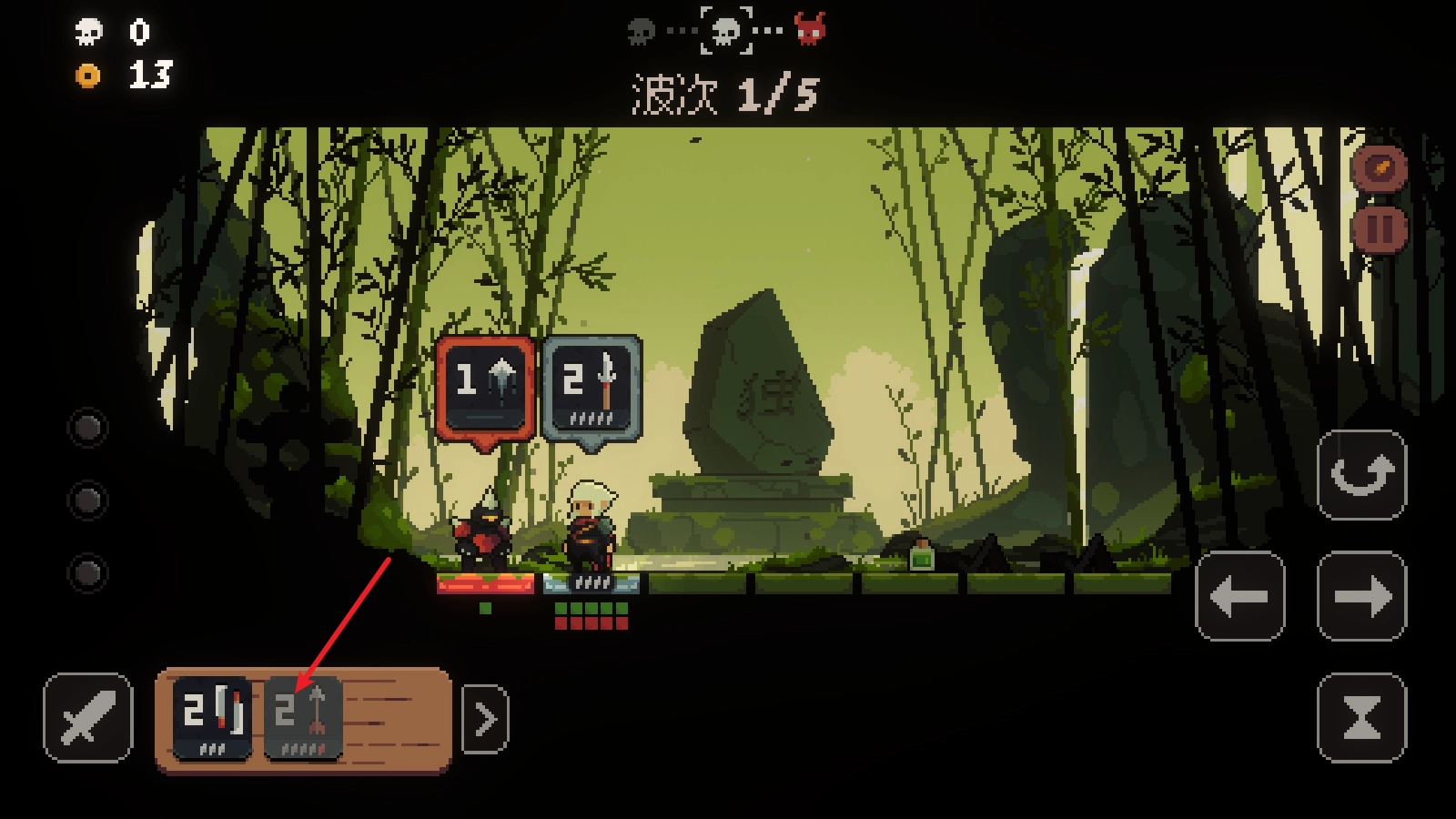The width and height of the screenshot is (1456, 819).
Task: Expand the tile queue with the chevron
Action: [x=485, y=719]
